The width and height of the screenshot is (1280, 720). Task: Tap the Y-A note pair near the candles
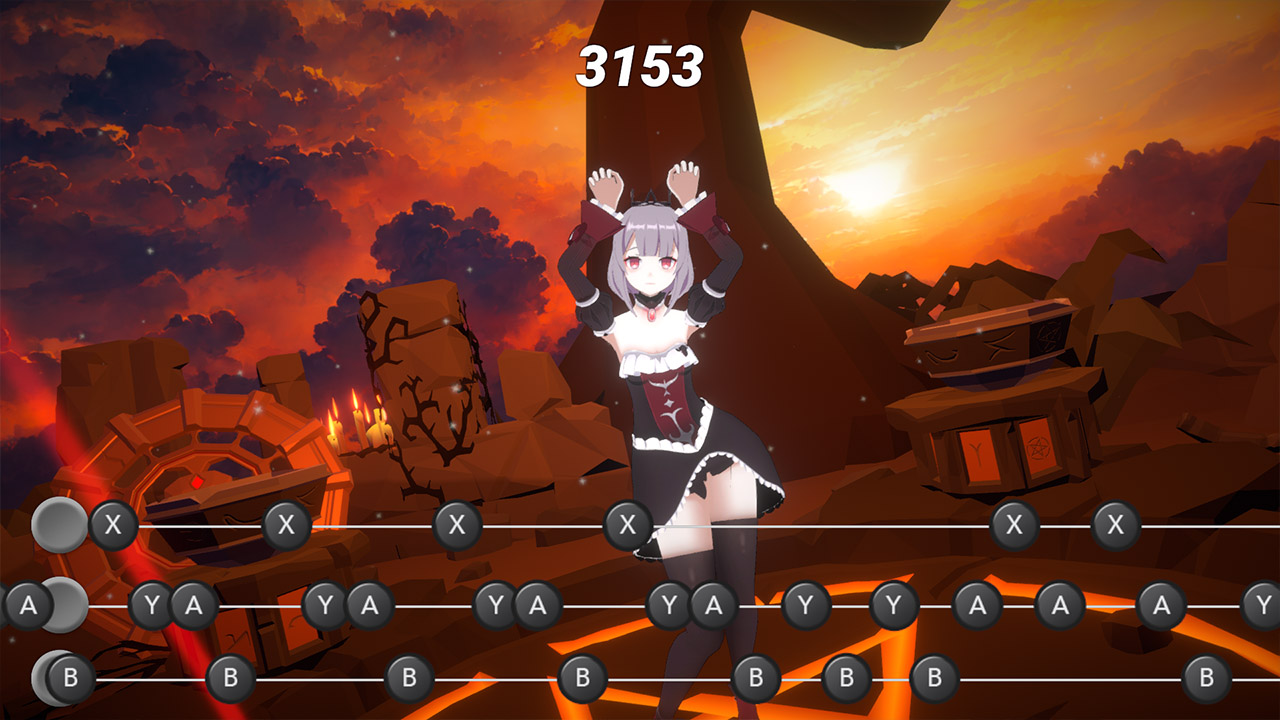[x=346, y=606]
